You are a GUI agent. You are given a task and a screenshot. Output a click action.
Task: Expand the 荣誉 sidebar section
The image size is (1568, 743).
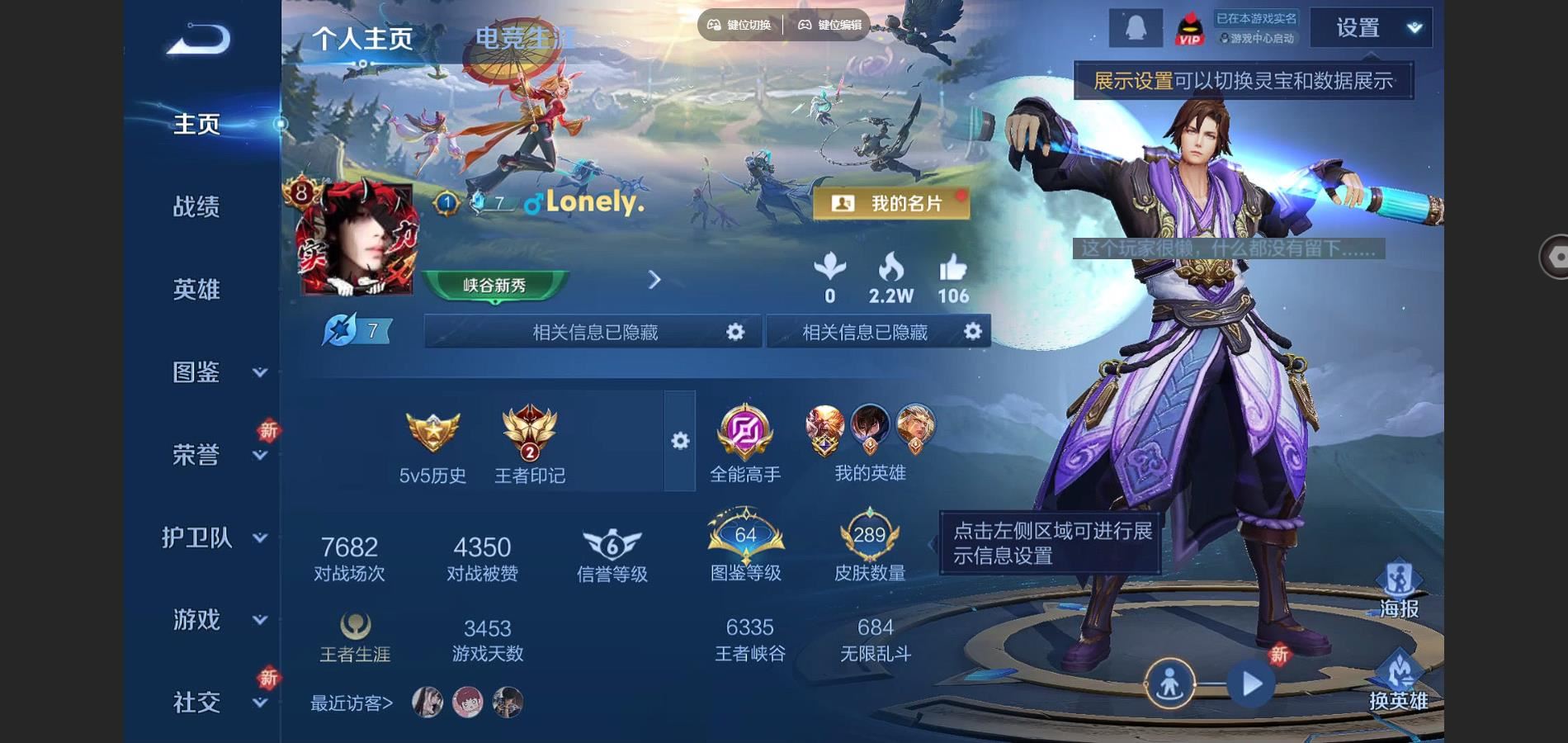click(259, 455)
